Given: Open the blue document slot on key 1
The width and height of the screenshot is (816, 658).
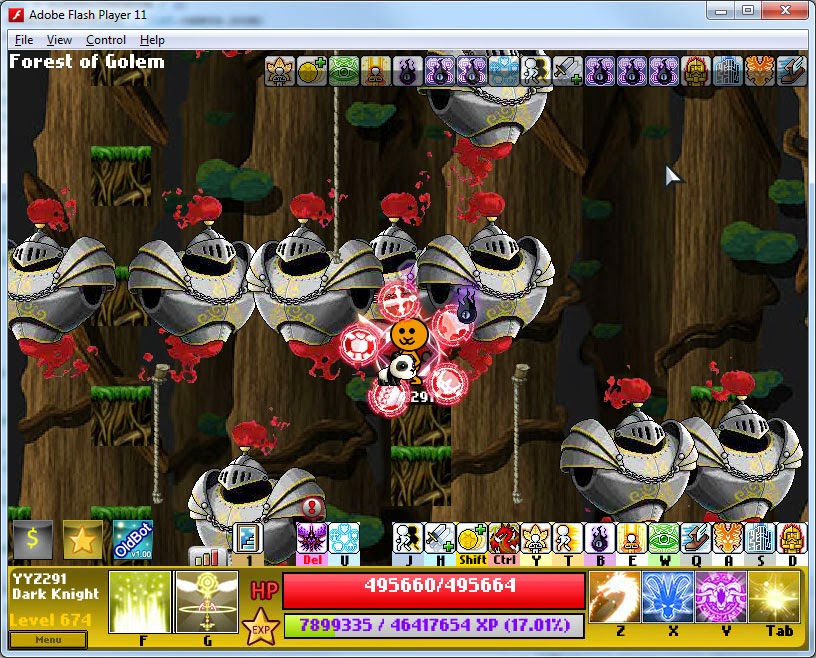Looking at the screenshot, I should tap(247, 538).
